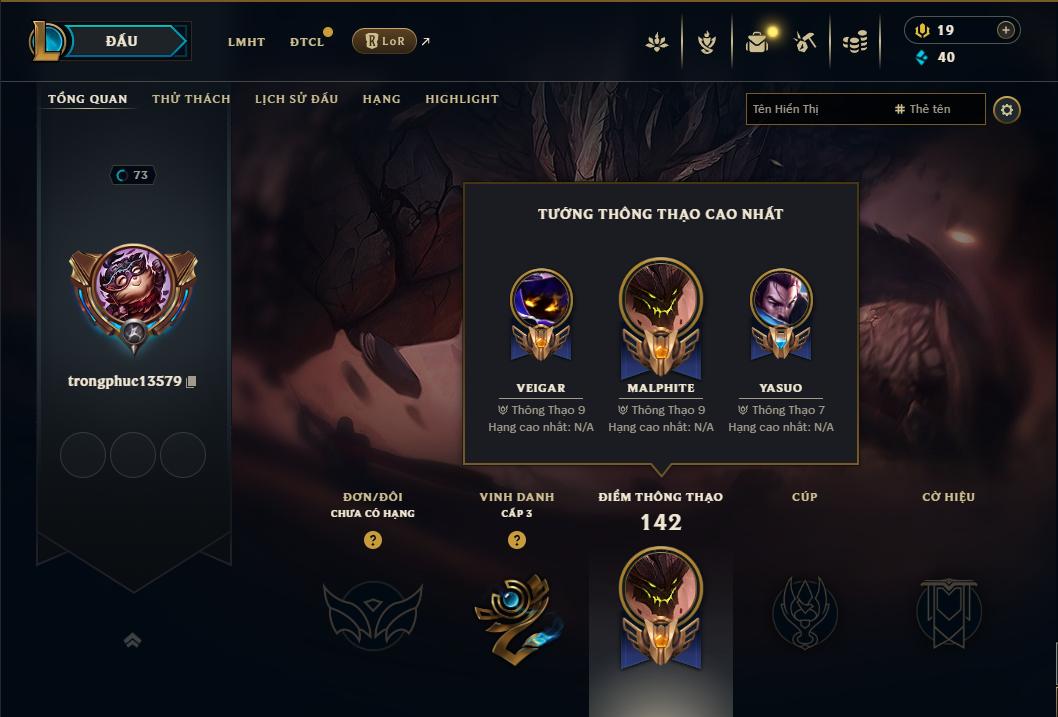Select Veigar's mastery portrait

541,300
